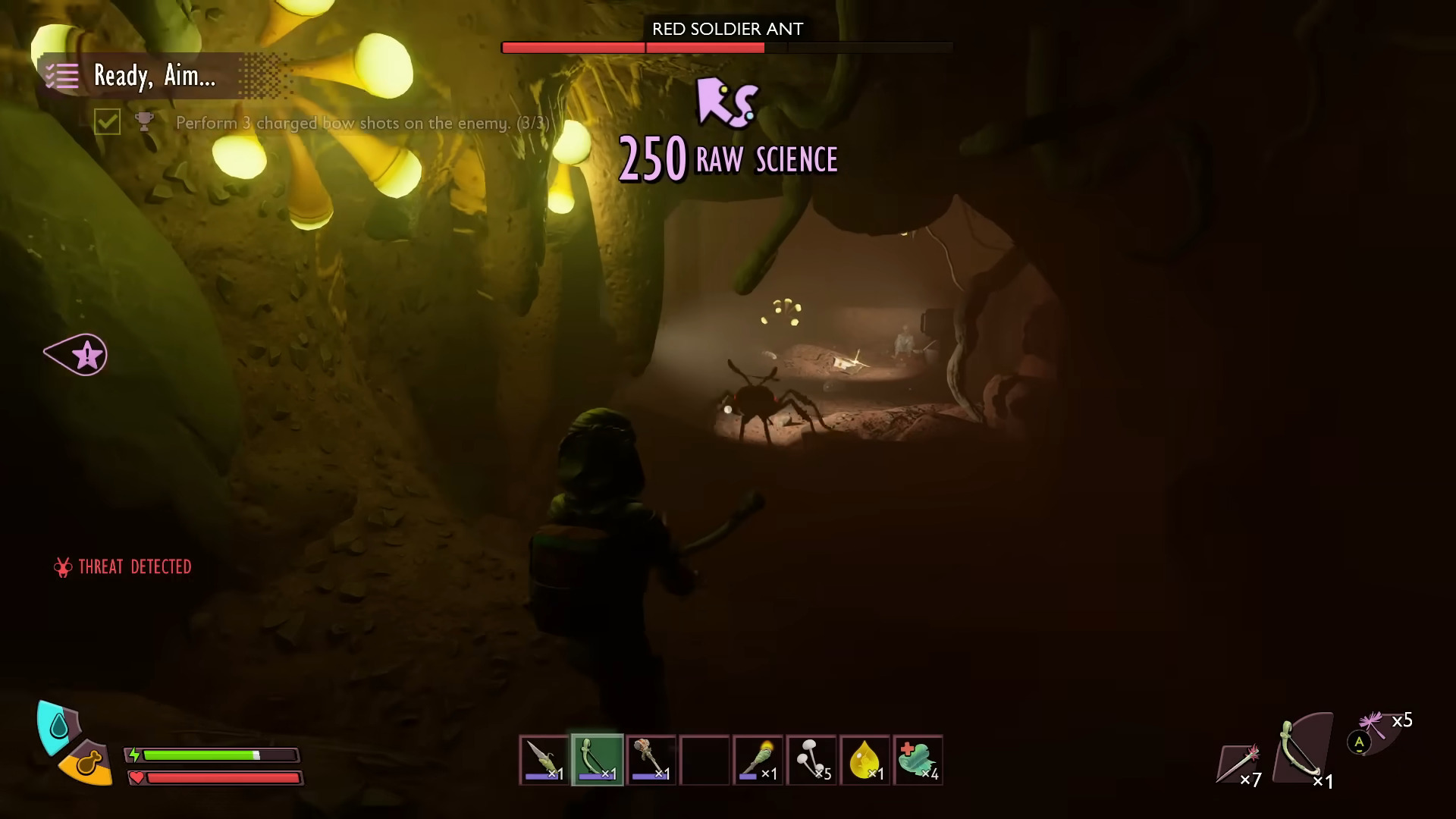Click the blue water droplet thirst icon

[x=58, y=726]
